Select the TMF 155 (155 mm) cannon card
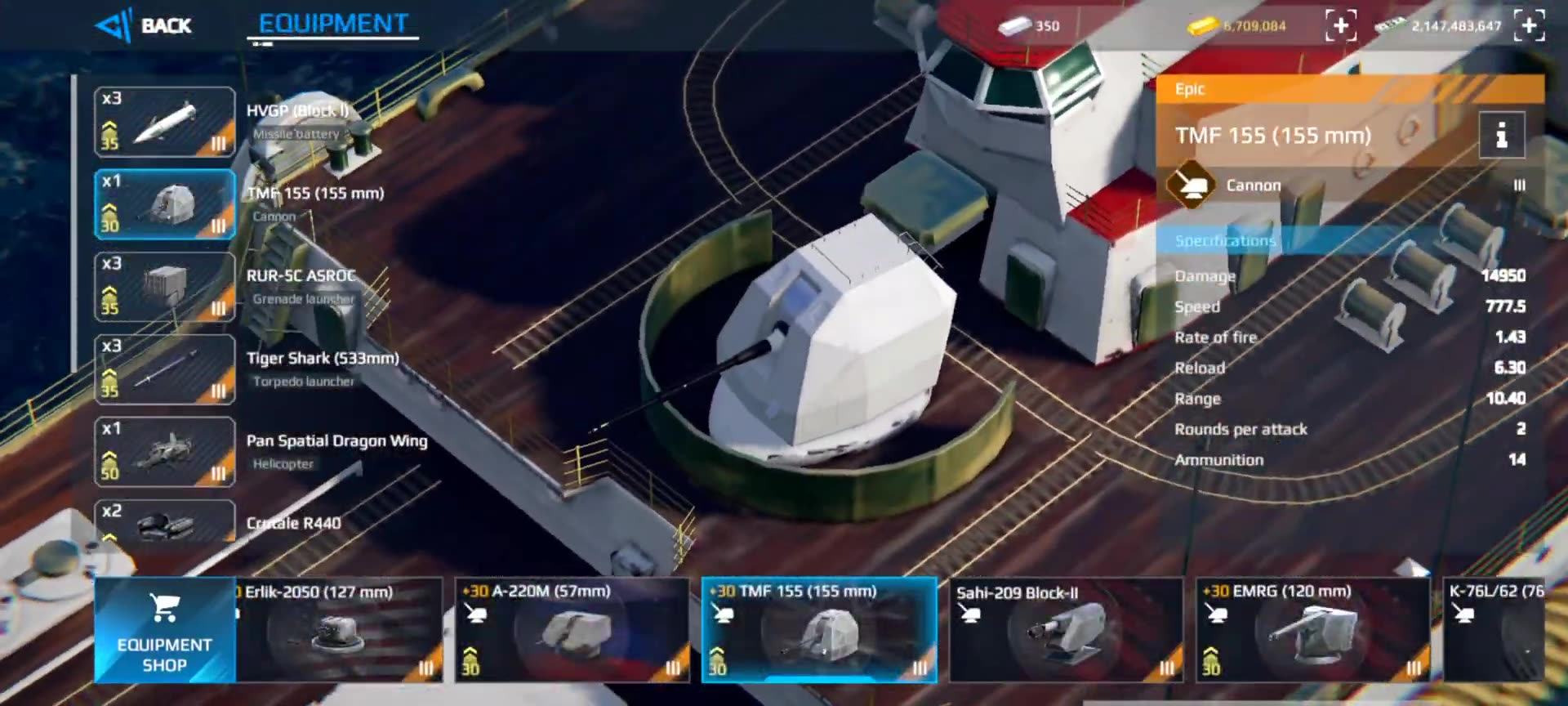Viewport: 1568px width, 706px height. pos(819,630)
